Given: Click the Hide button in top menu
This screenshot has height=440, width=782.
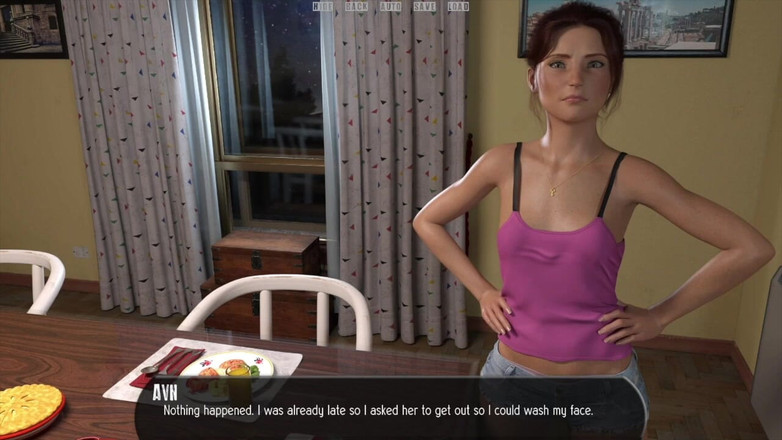Looking at the screenshot, I should pyautogui.click(x=322, y=7).
